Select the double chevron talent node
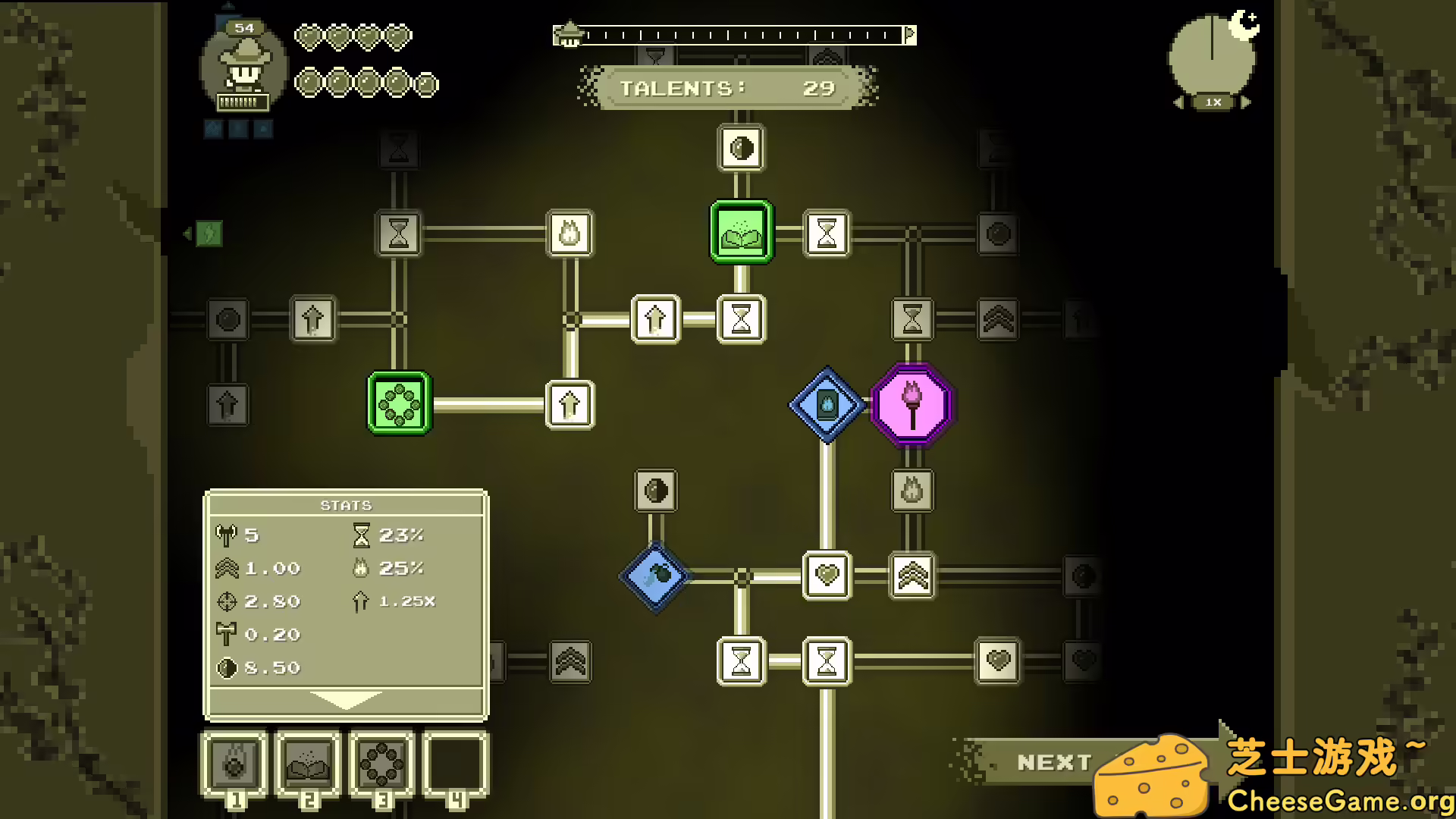This screenshot has width=1456, height=819. (x=912, y=576)
